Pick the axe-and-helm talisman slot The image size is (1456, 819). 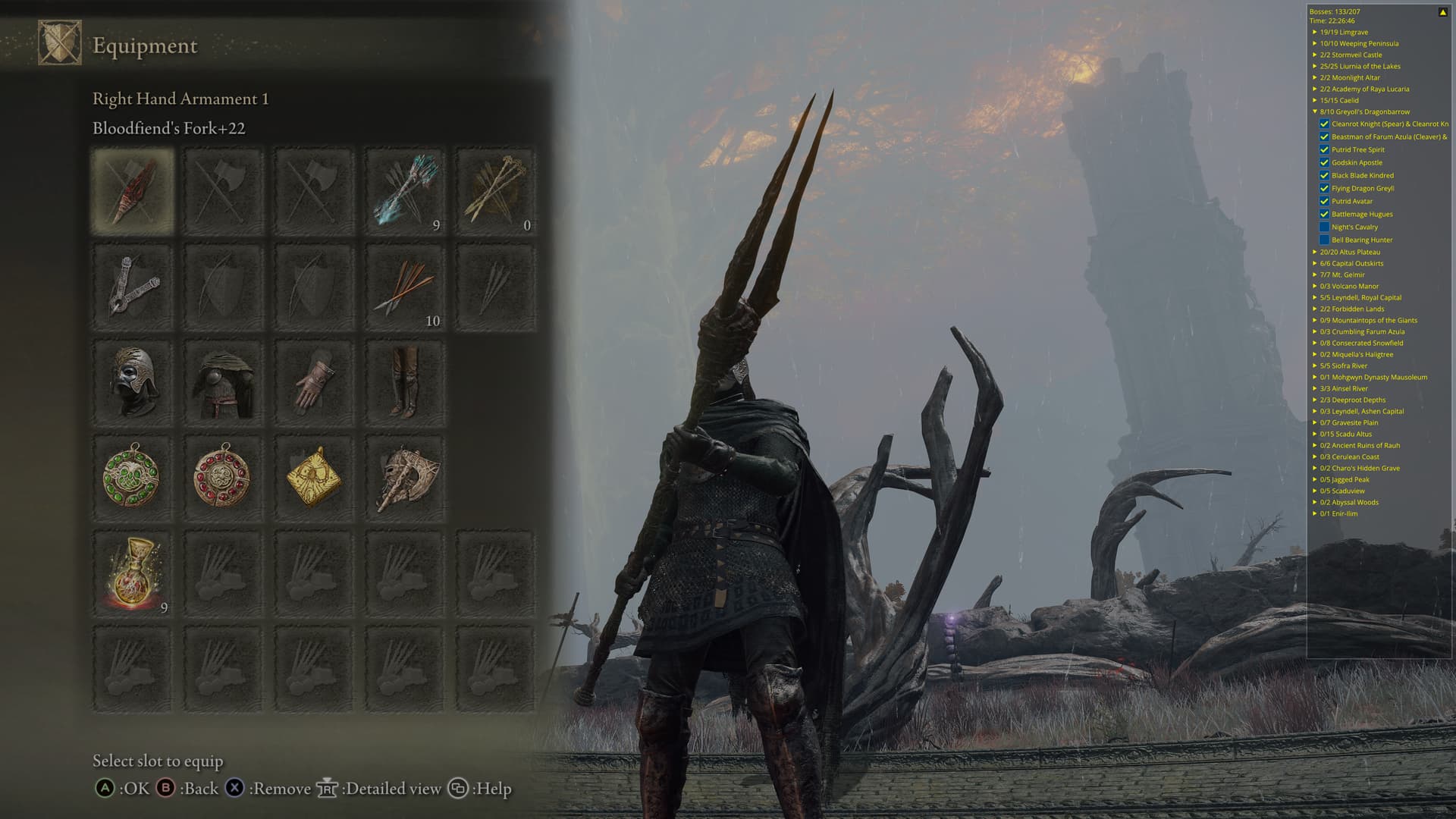pyautogui.click(x=405, y=479)
